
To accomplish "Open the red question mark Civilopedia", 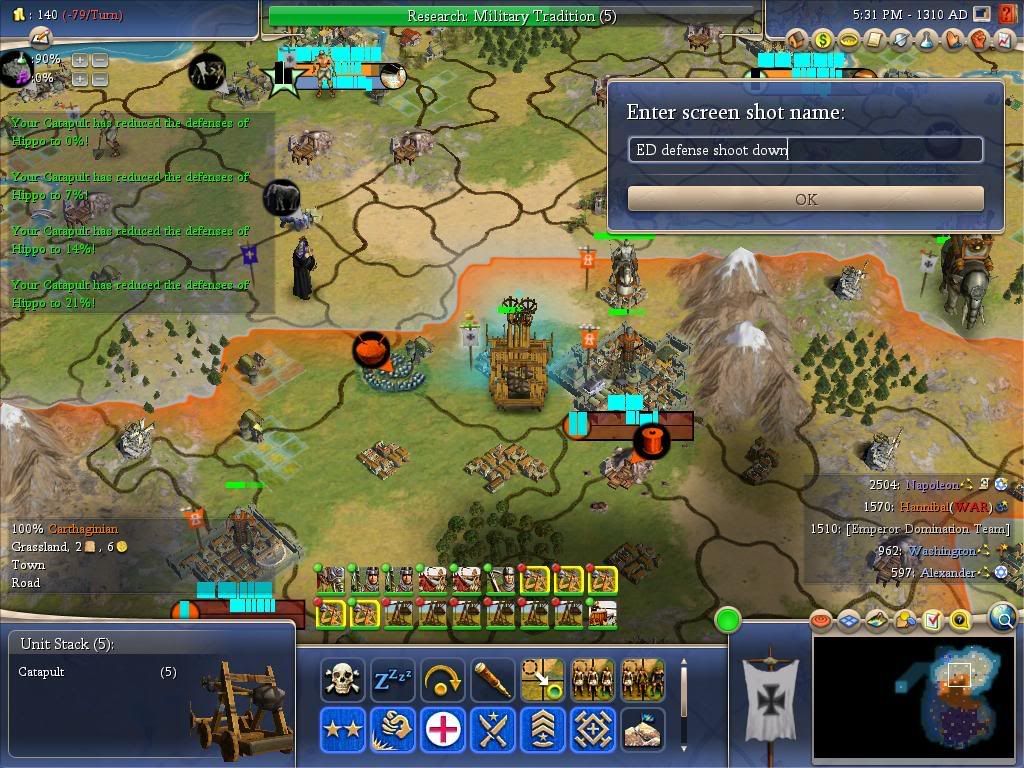I will pos(959,621).
